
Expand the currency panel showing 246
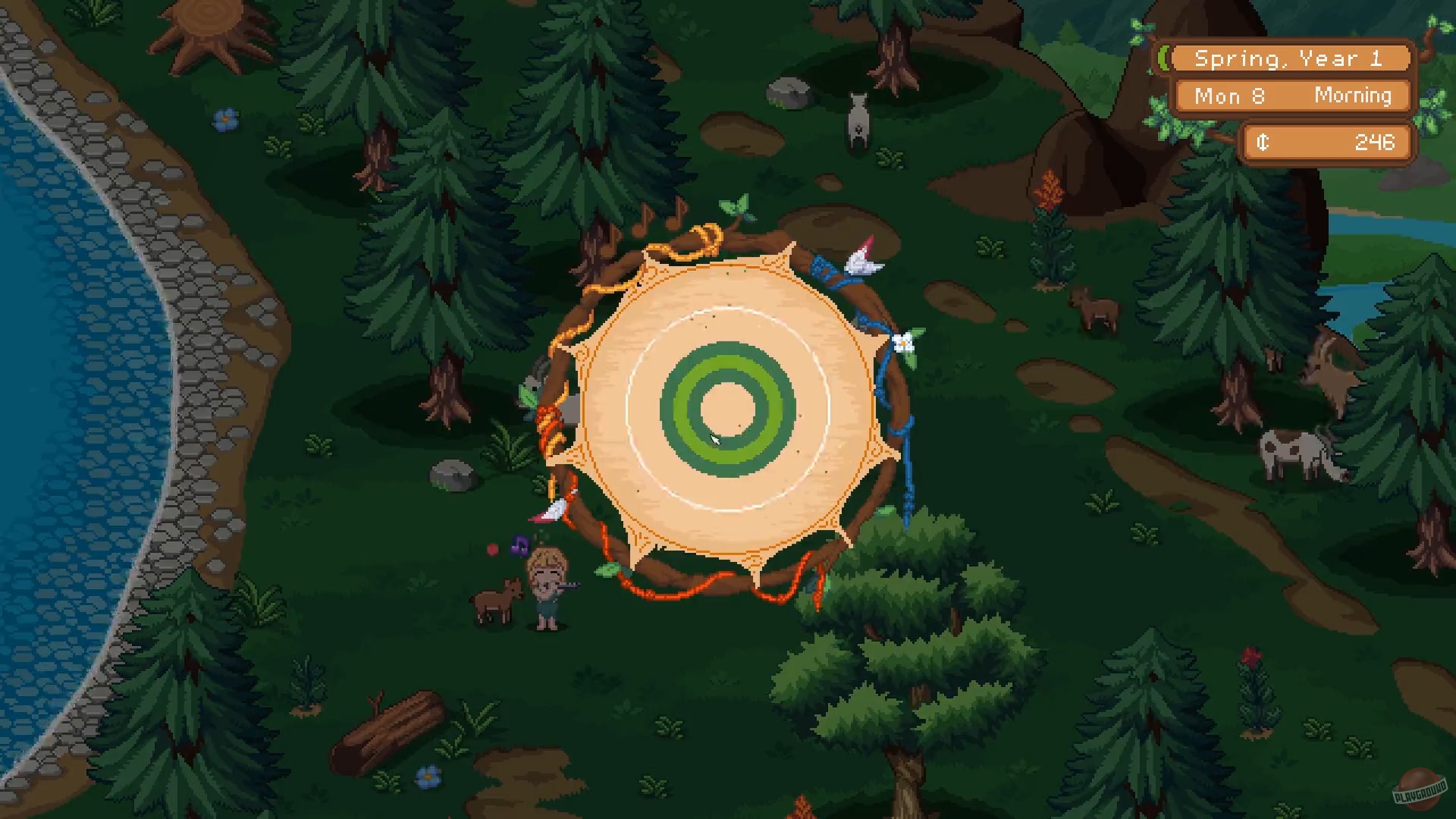pos(1326,142)
